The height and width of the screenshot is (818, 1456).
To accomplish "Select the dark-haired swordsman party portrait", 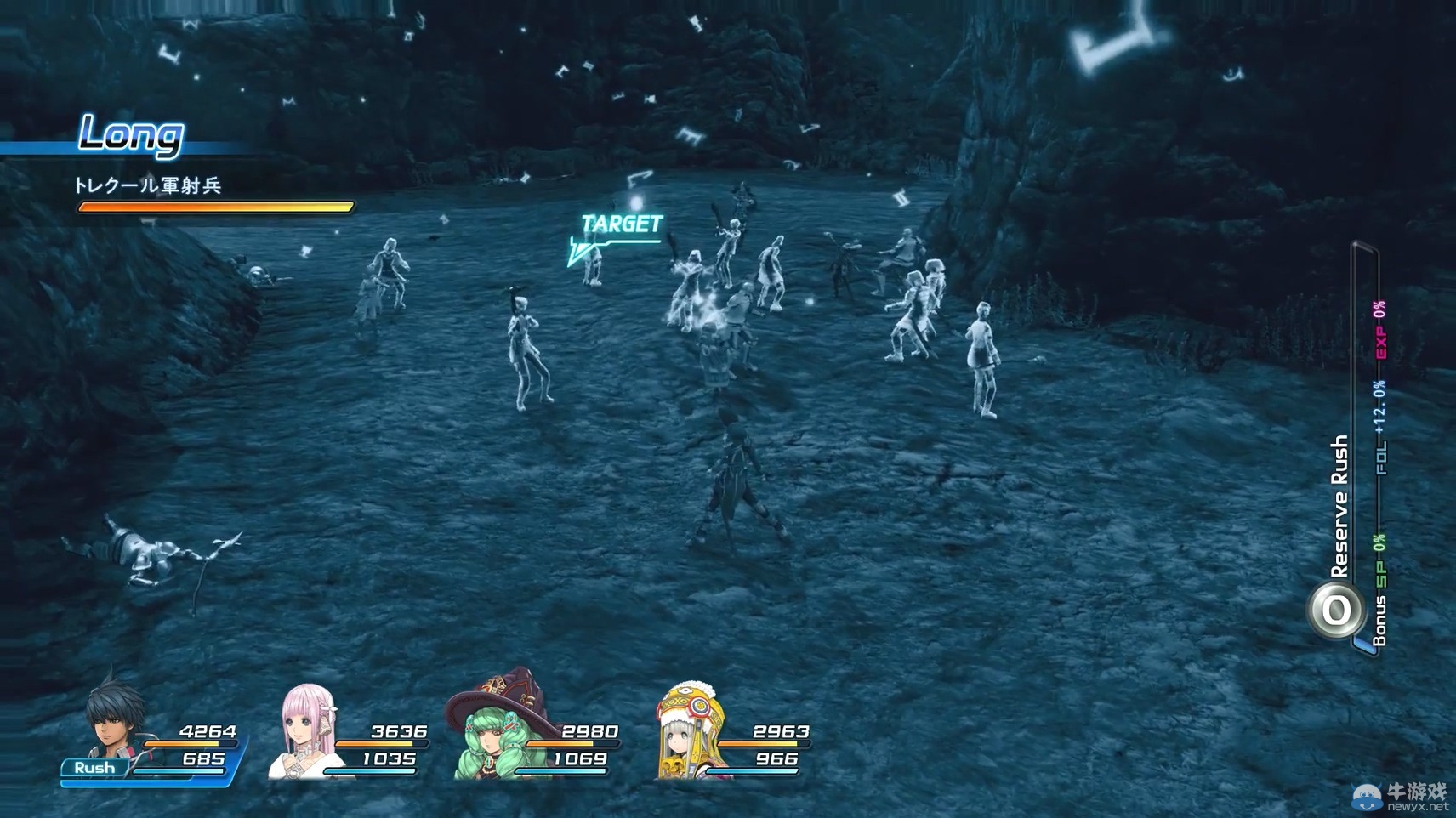I will tap(115, 720).
